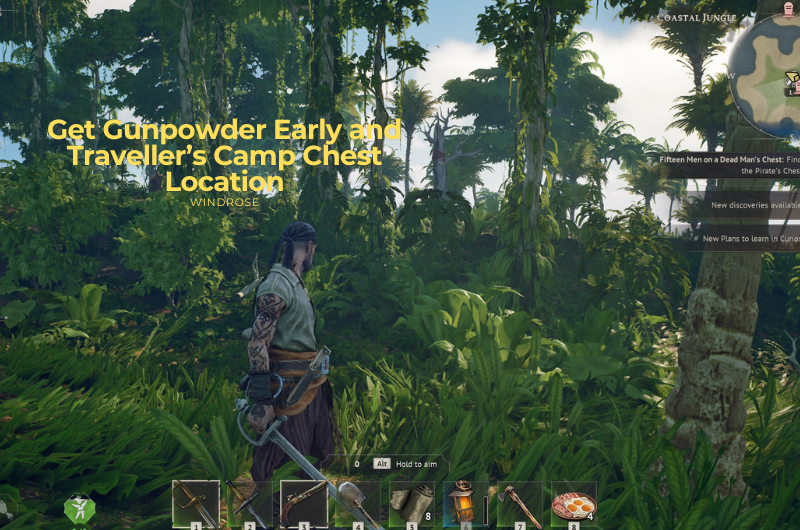Choose the shovel hotbar slot
This screenshot has height=530, width=800.
point(356,503)
